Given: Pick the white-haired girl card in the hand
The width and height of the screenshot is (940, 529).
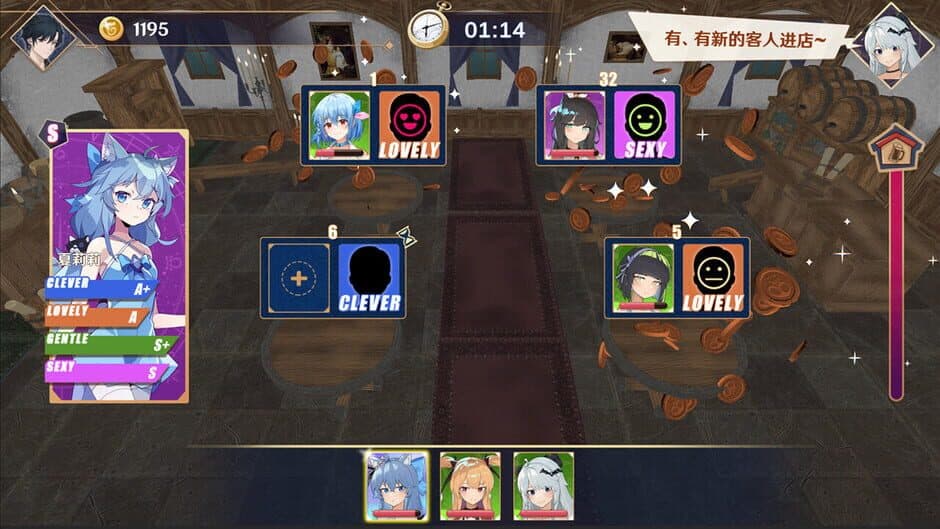Looking at the screenshot, I should pyautogui.click(x=544, y=484).
